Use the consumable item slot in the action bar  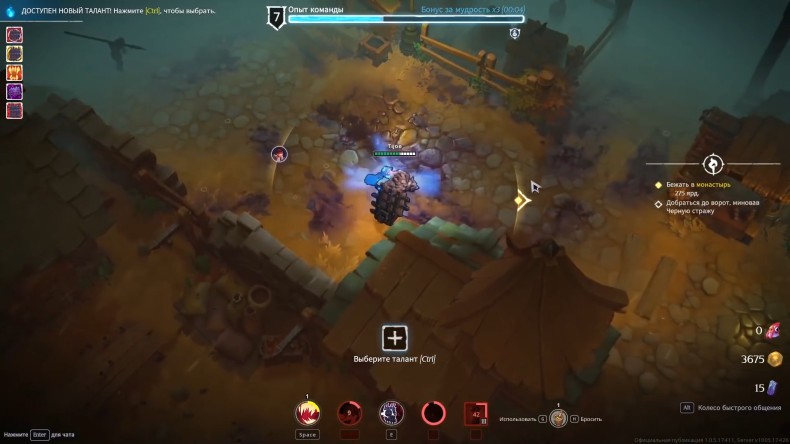[558, 419]
